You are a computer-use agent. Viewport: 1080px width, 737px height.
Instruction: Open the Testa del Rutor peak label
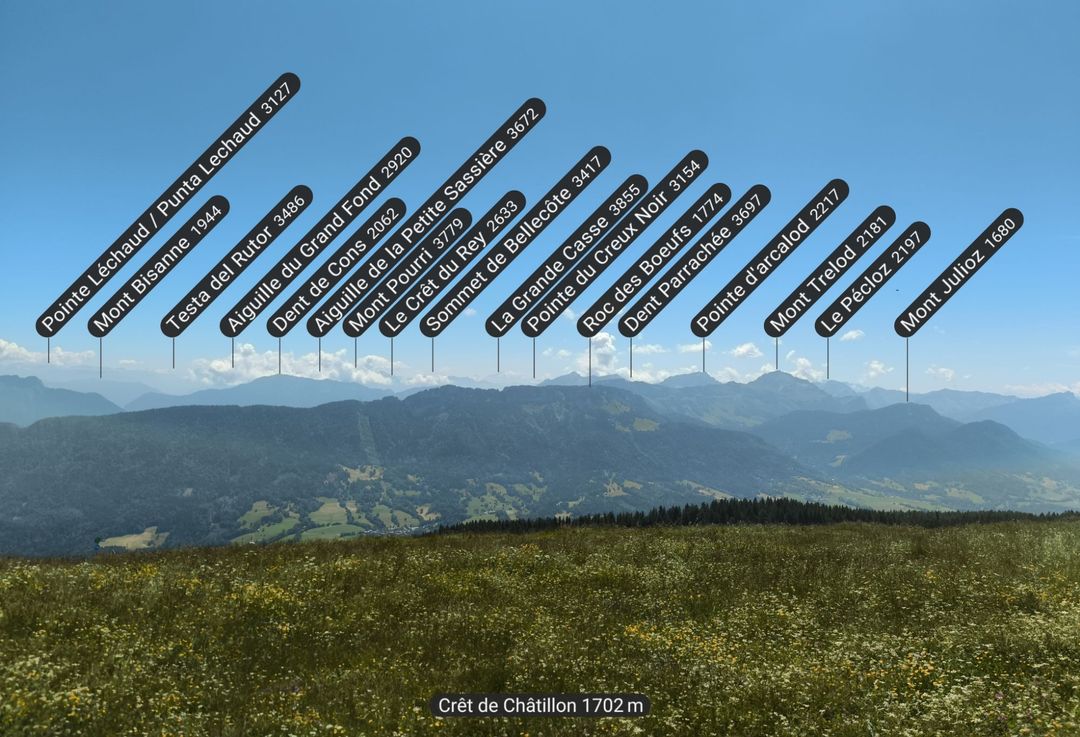pyautogui.click(x=236, y=261)
